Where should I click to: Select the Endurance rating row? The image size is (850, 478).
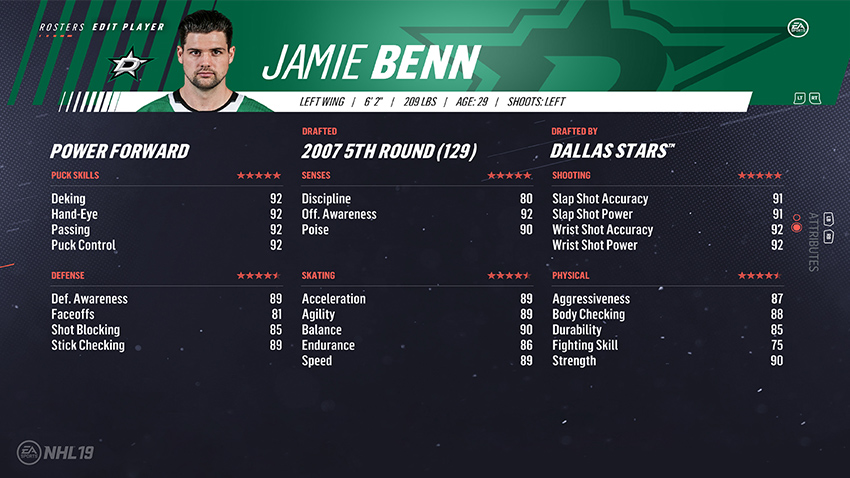pyautogui.click(x=416, y=345)
